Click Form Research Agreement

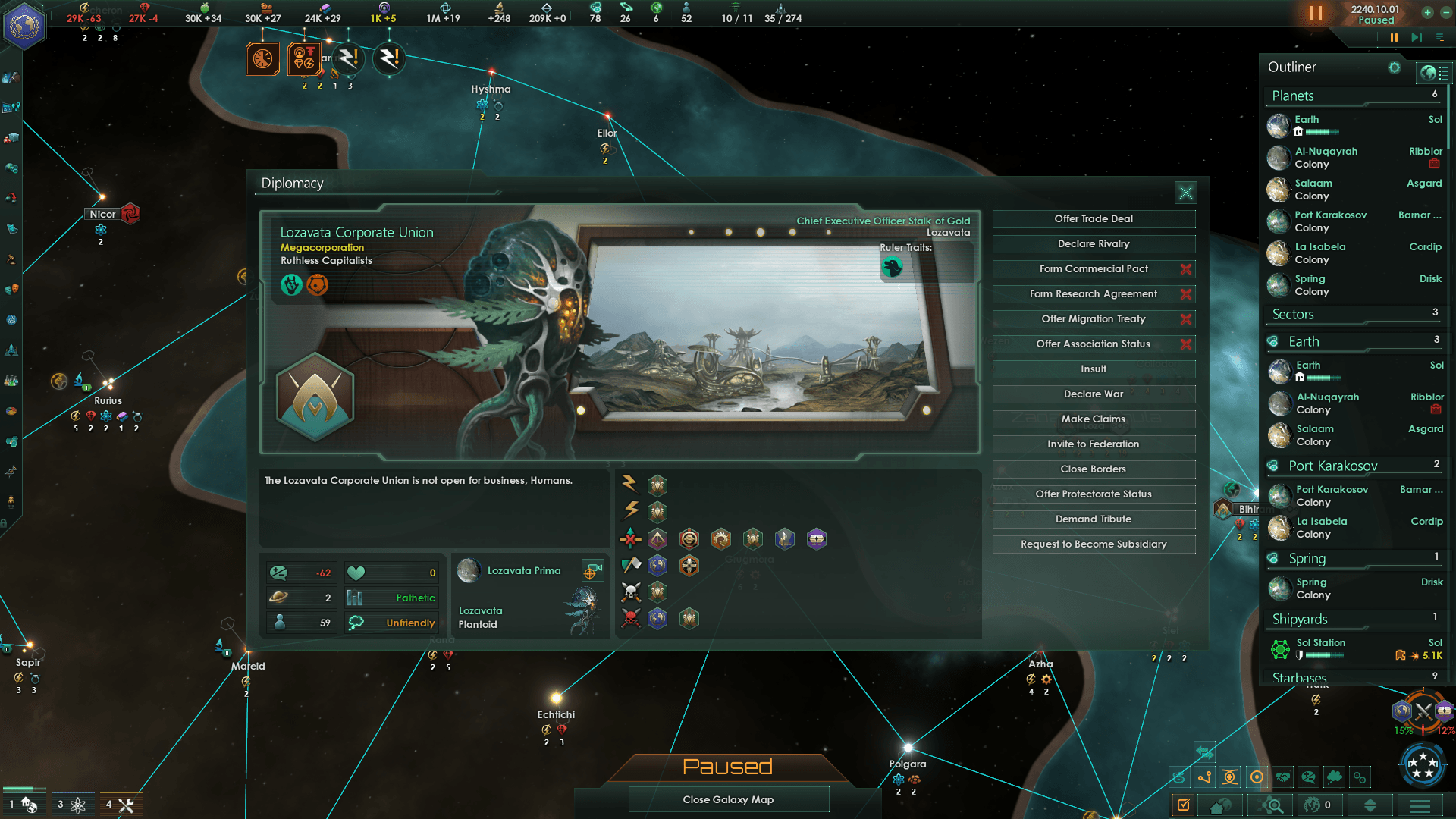coord(1094,294)
